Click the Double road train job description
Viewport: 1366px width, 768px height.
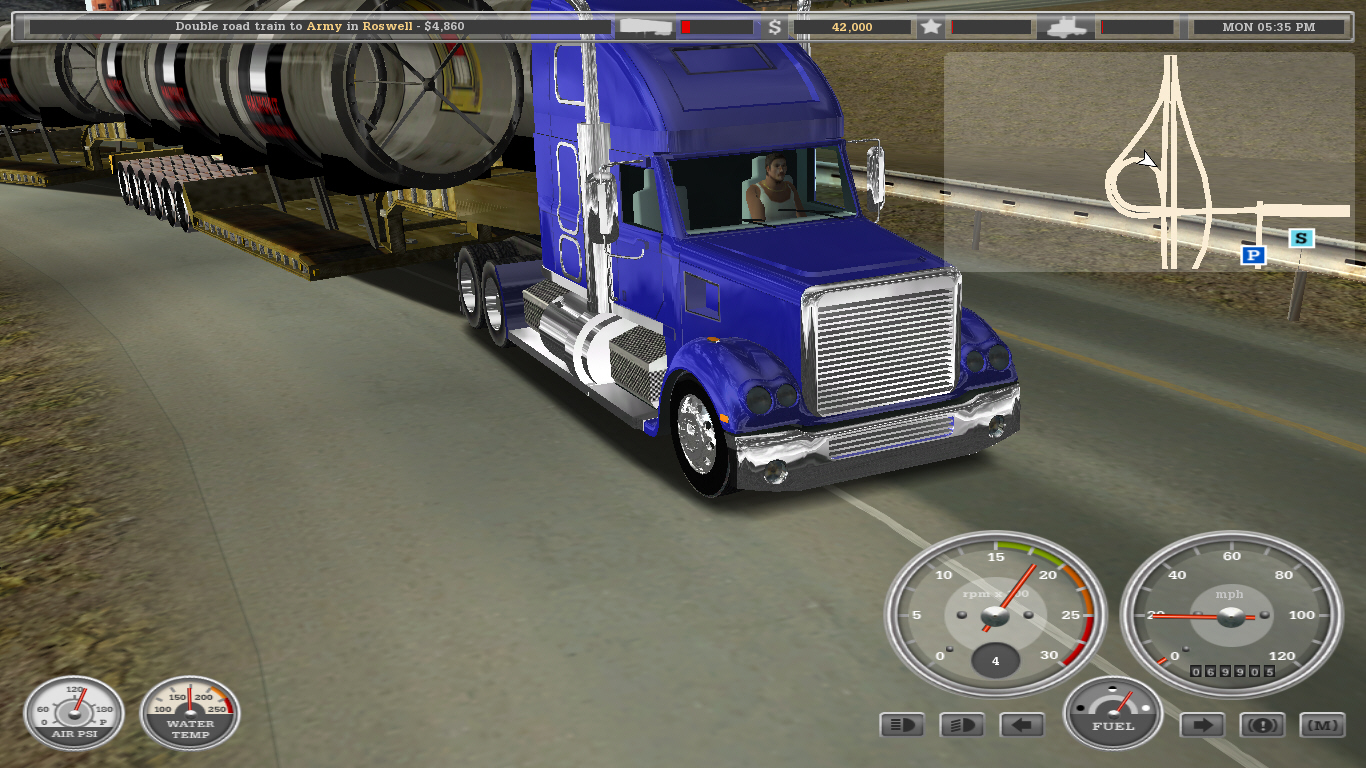click(x=320, y=27)
